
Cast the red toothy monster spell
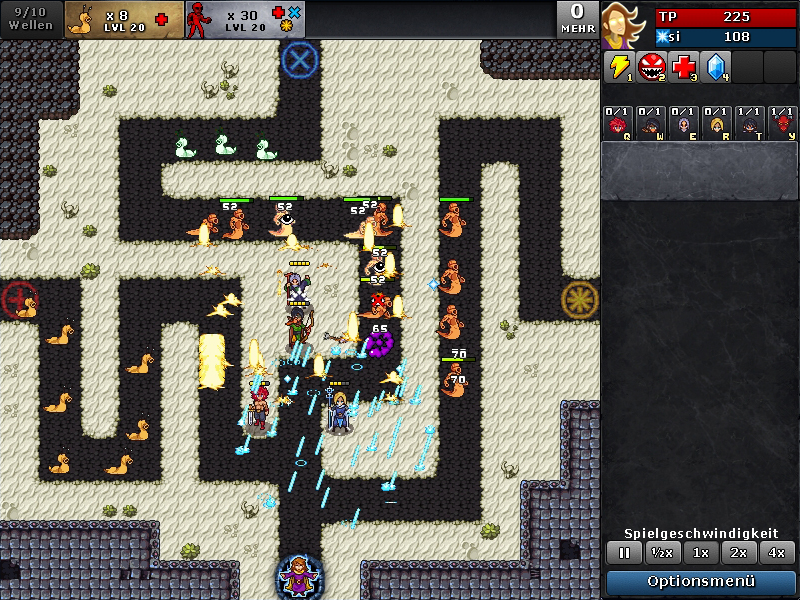[652, 67]
